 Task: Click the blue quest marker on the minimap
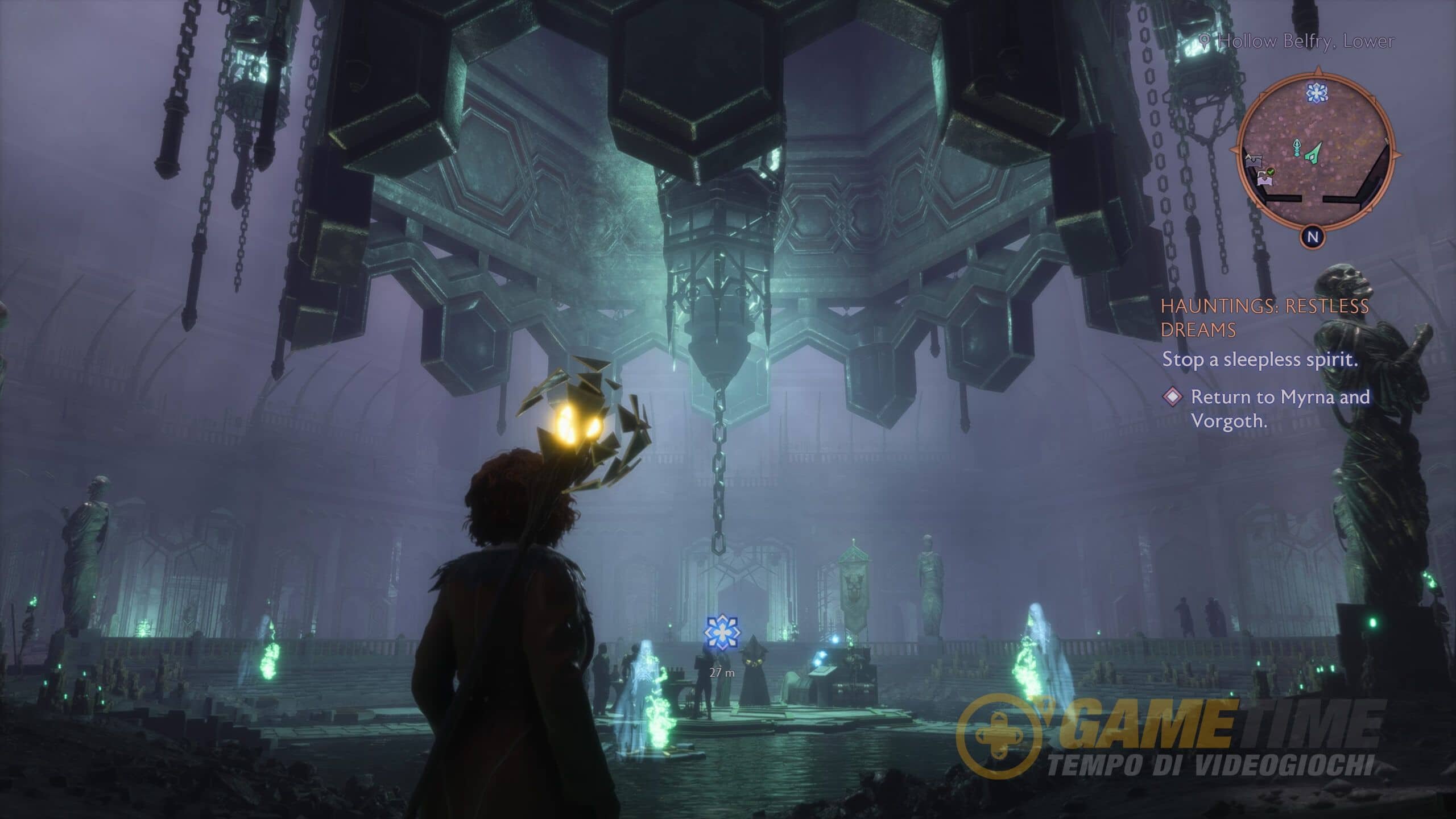pyautogui.click(x=1316, y=92)
